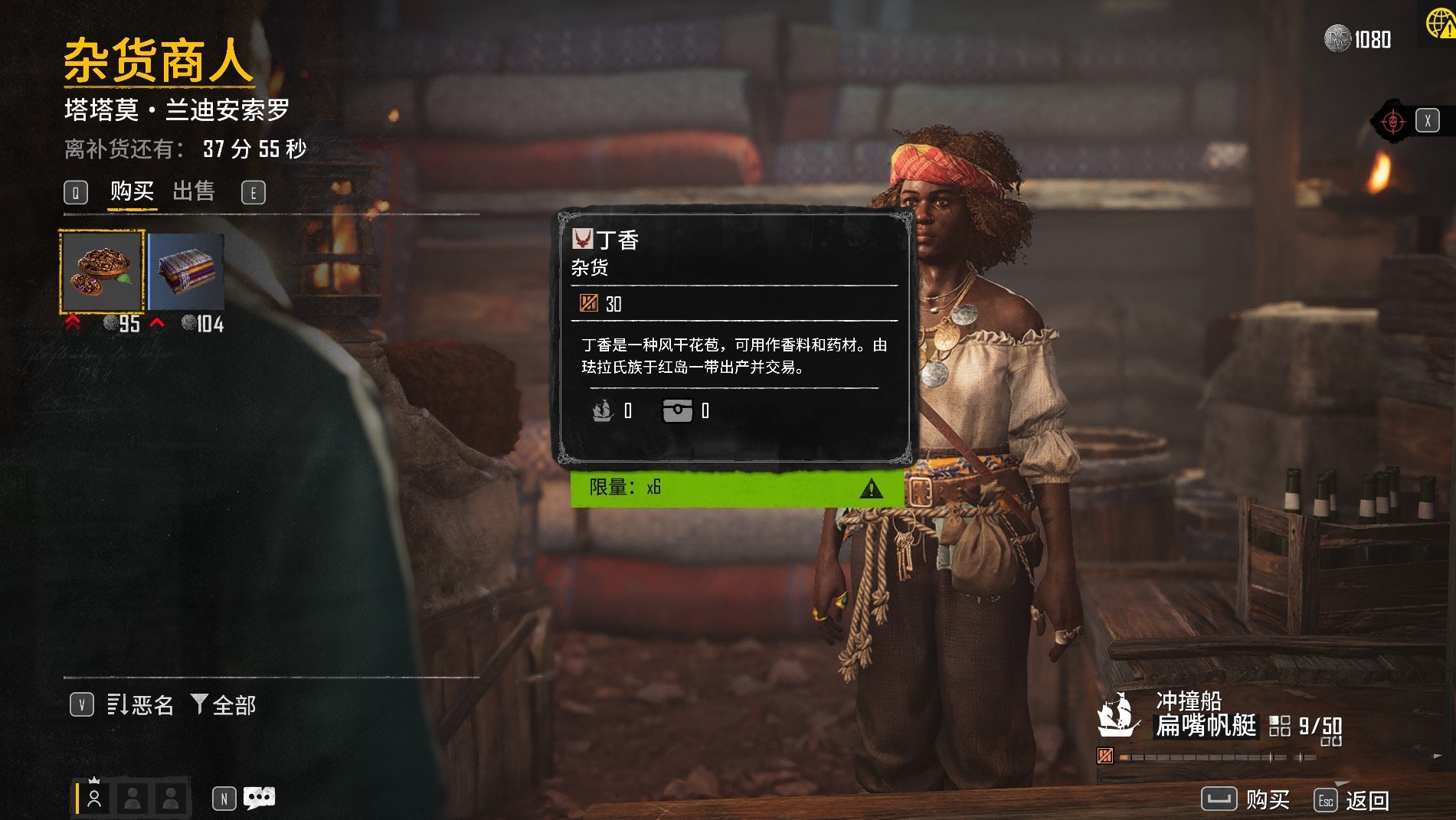Switch to the 出售 (sell) tab
This screenshot has height=820, width=1456.
[x=193, y=191]
